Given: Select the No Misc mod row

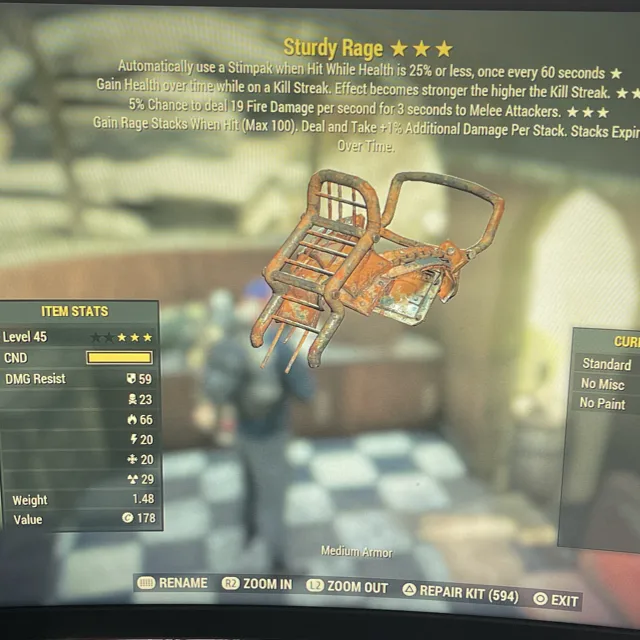Looking at the screenshot, I should [x=603, y=384].
